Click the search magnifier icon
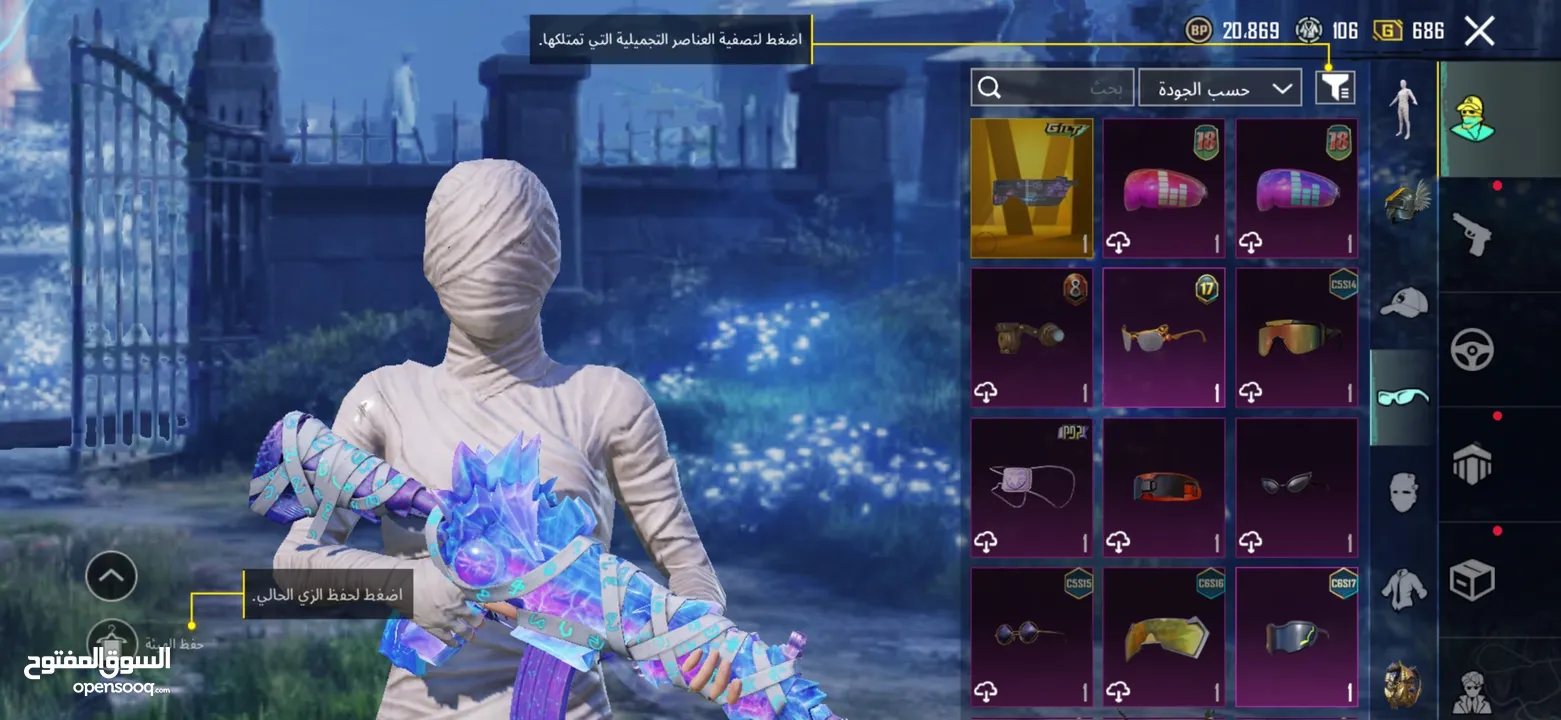The image size is (1561, 720). click(990, 88)
